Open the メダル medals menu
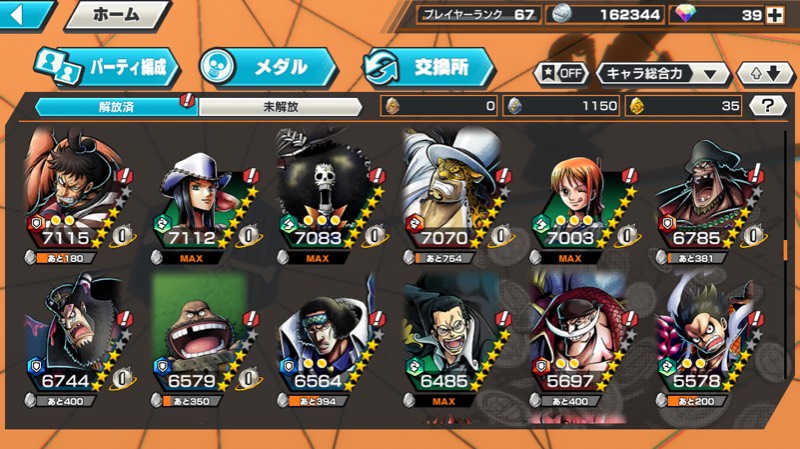 pyautogui.click(x=267, y=67)
